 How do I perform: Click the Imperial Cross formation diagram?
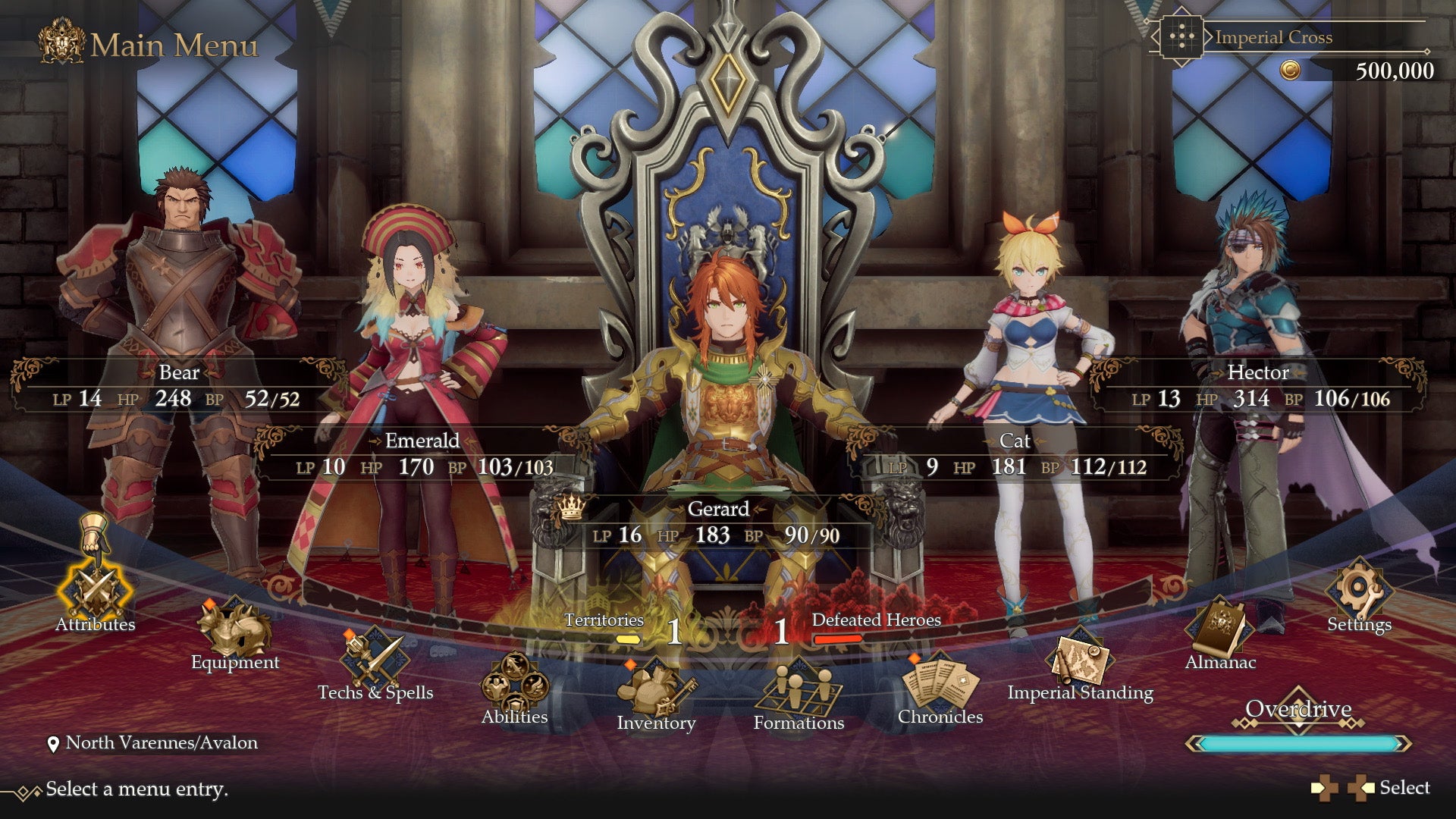point(1182,36)
